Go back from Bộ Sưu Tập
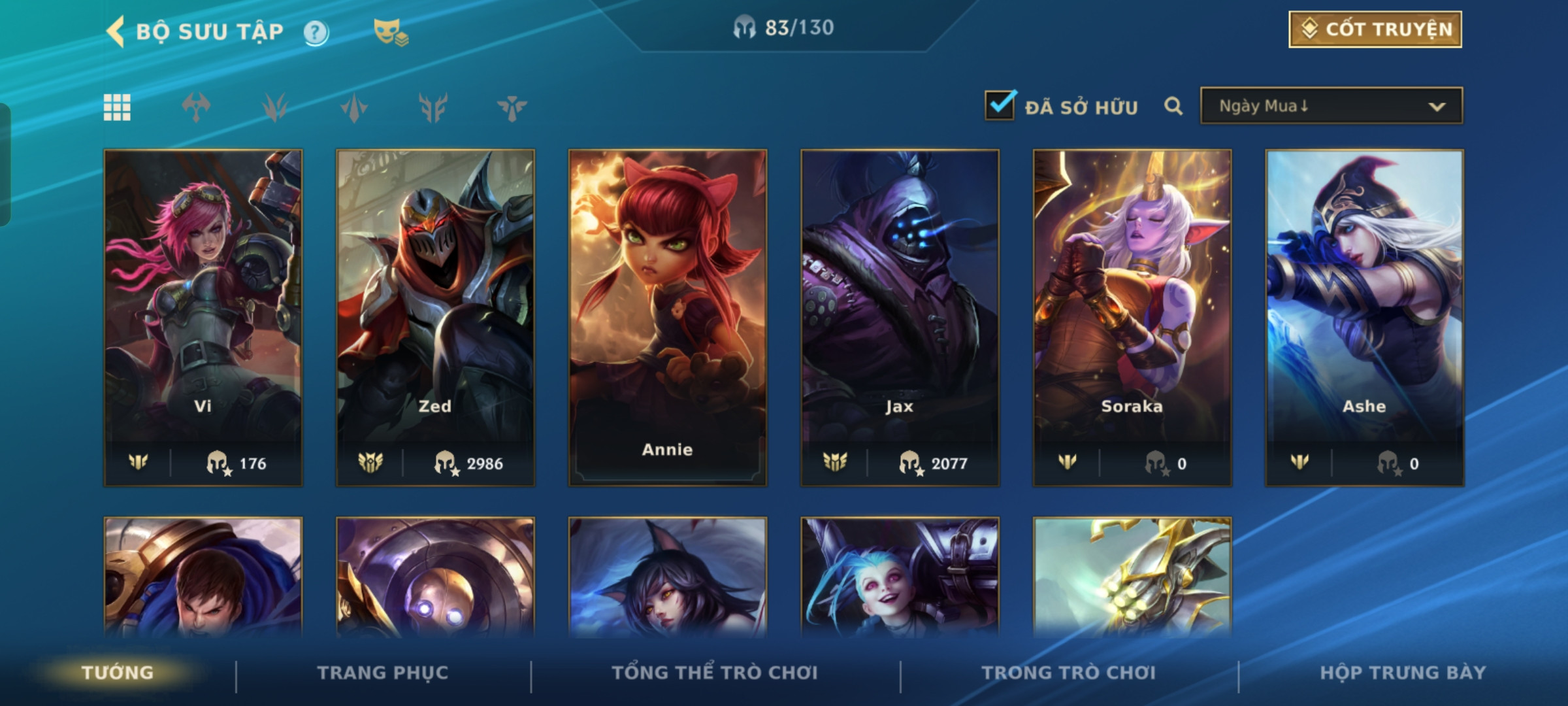 click(x=116, y=31)
